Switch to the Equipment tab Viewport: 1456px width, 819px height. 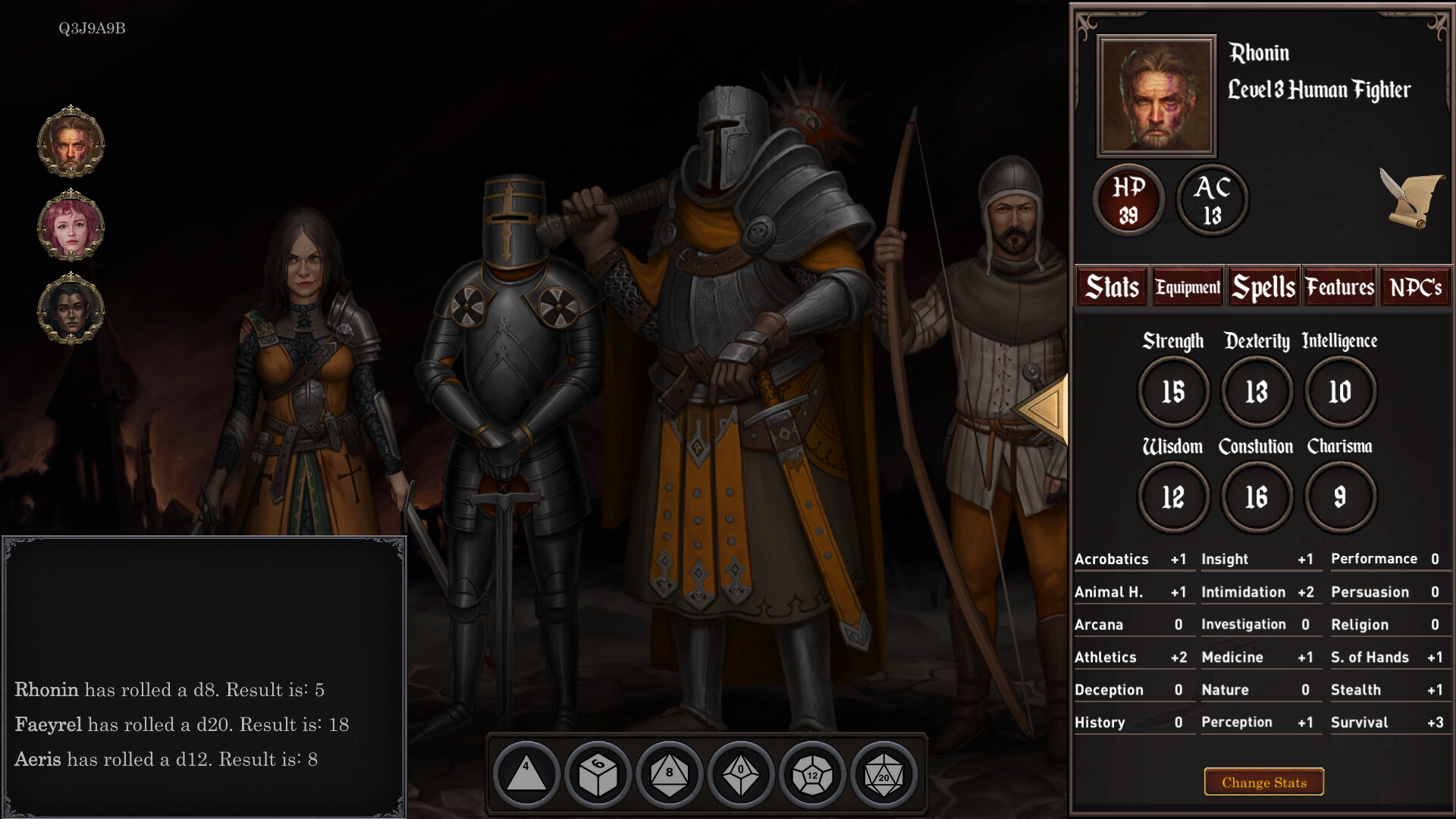tap(1187, 287)
